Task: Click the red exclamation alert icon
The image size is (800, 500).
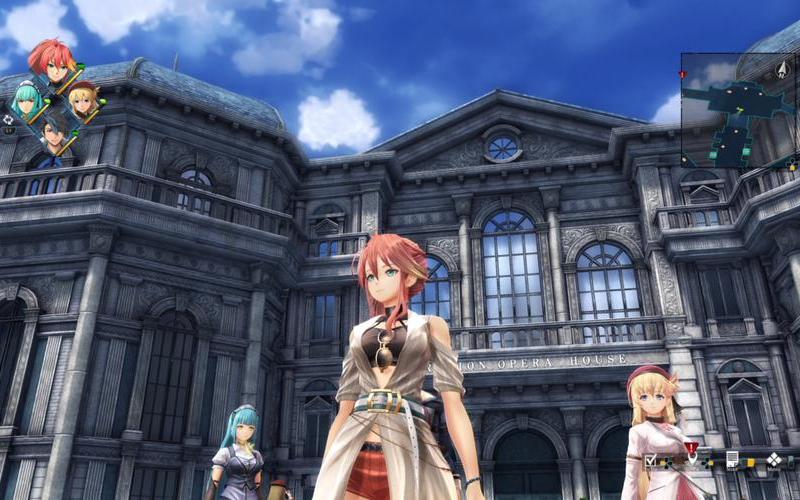Action: pyautogui.click(x=691, y=449)
